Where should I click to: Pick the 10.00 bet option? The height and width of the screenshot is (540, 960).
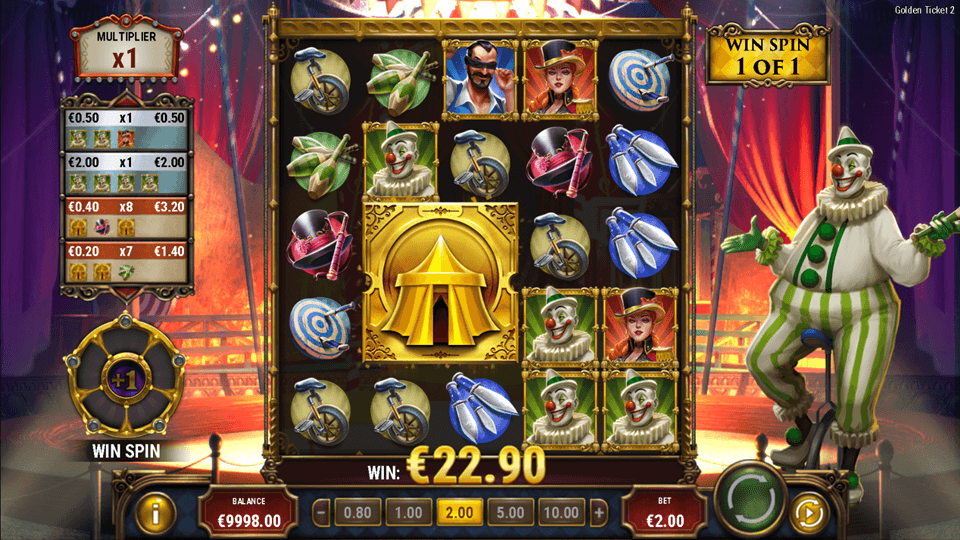[560, 513]
